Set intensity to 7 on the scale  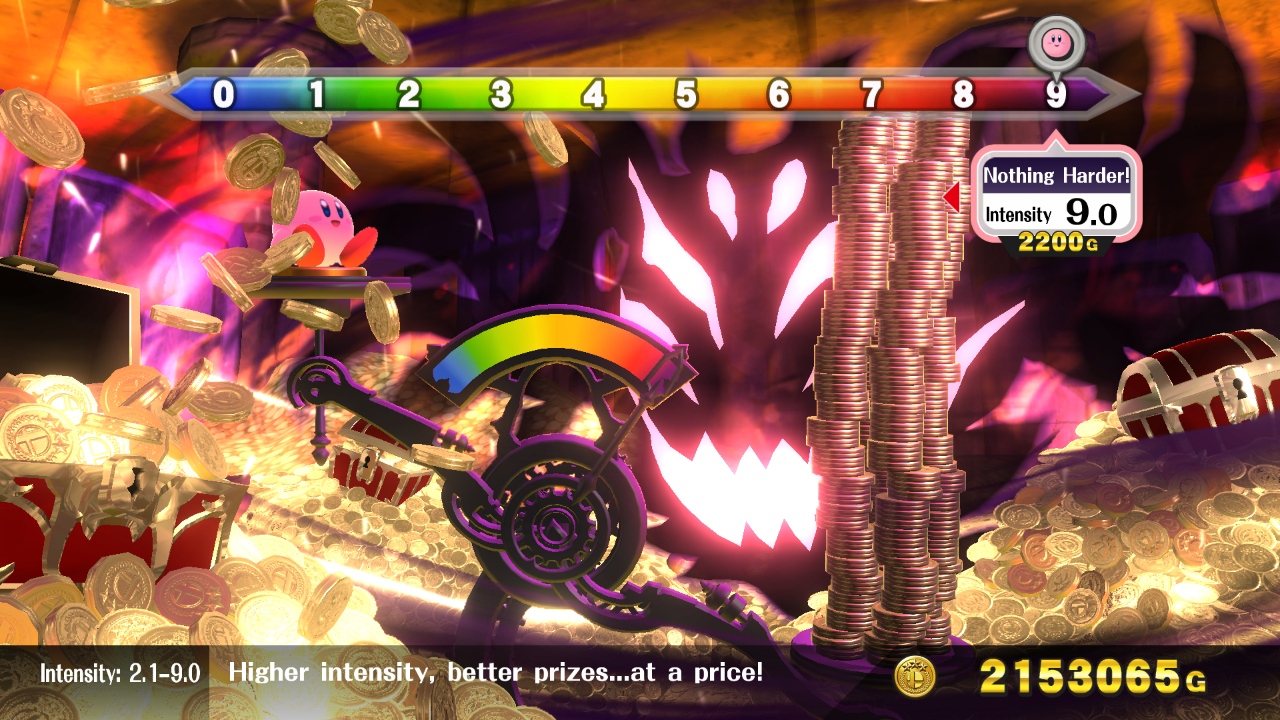click(872, 95)
